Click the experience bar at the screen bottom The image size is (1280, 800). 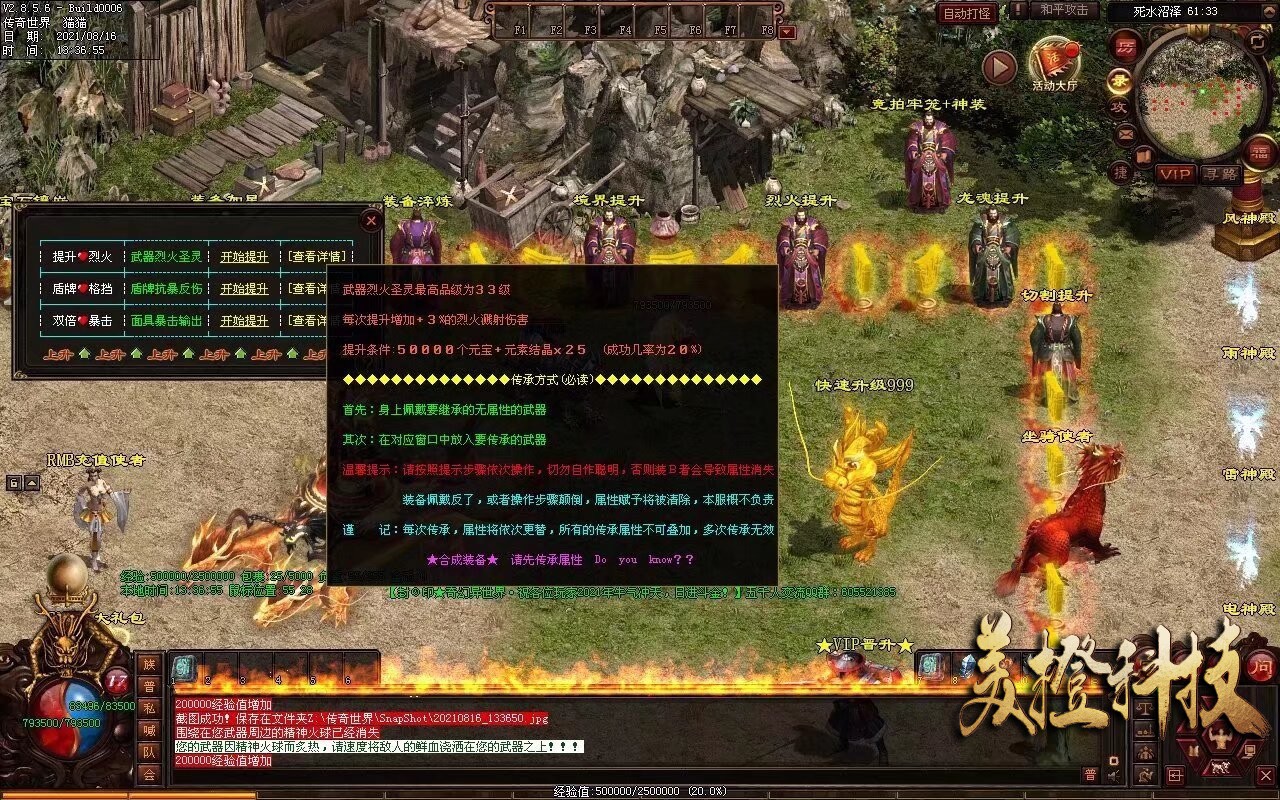(x=640, y=791)
